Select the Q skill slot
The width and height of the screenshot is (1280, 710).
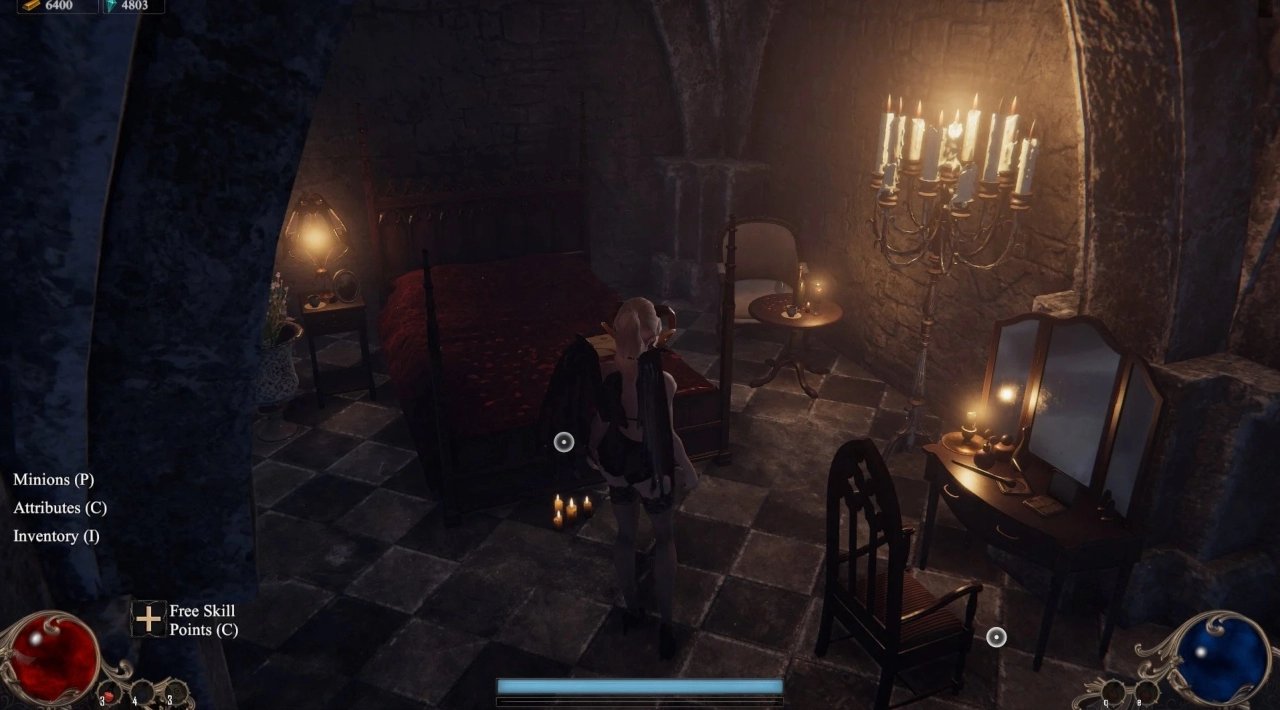(x=1113, y=691)
